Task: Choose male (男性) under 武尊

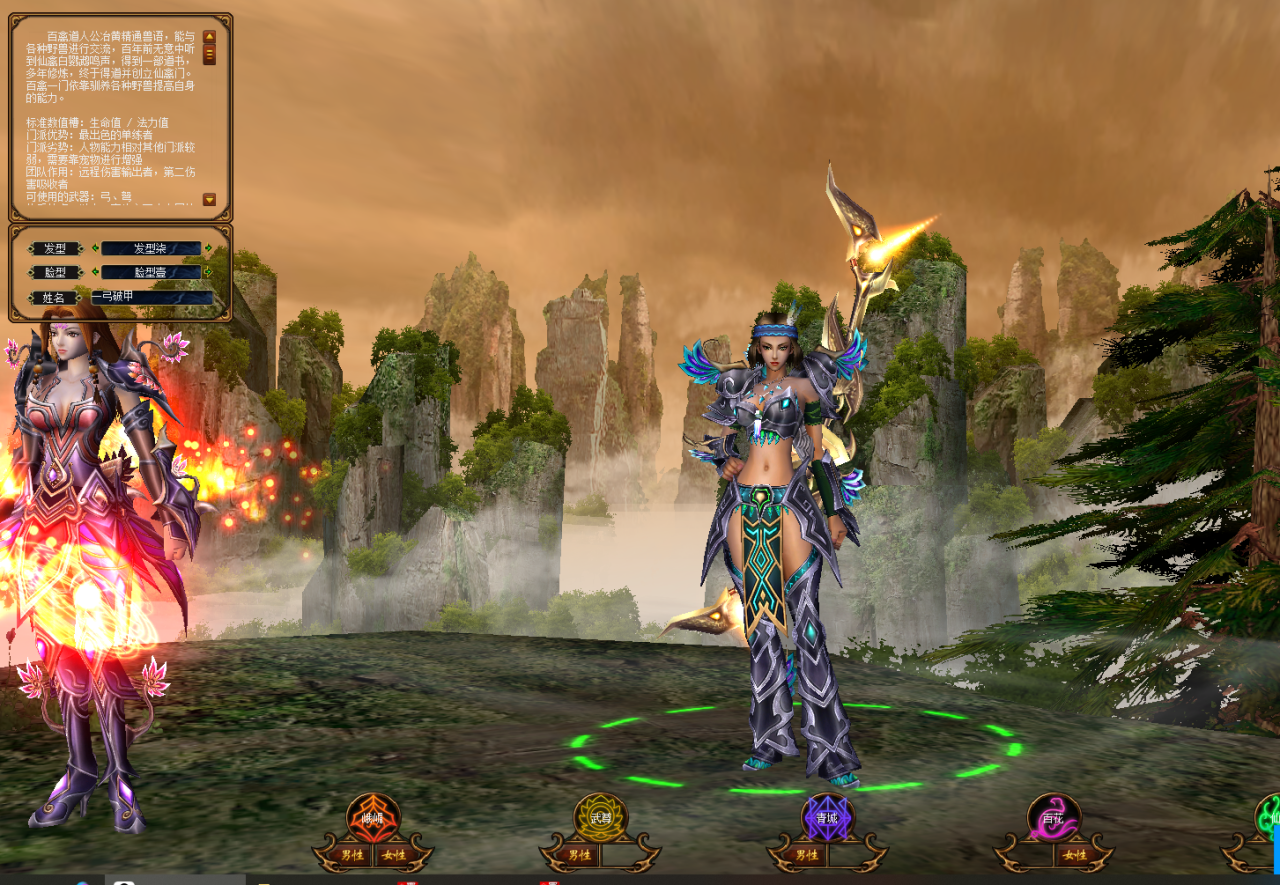Action: click(x=579, y=855)
